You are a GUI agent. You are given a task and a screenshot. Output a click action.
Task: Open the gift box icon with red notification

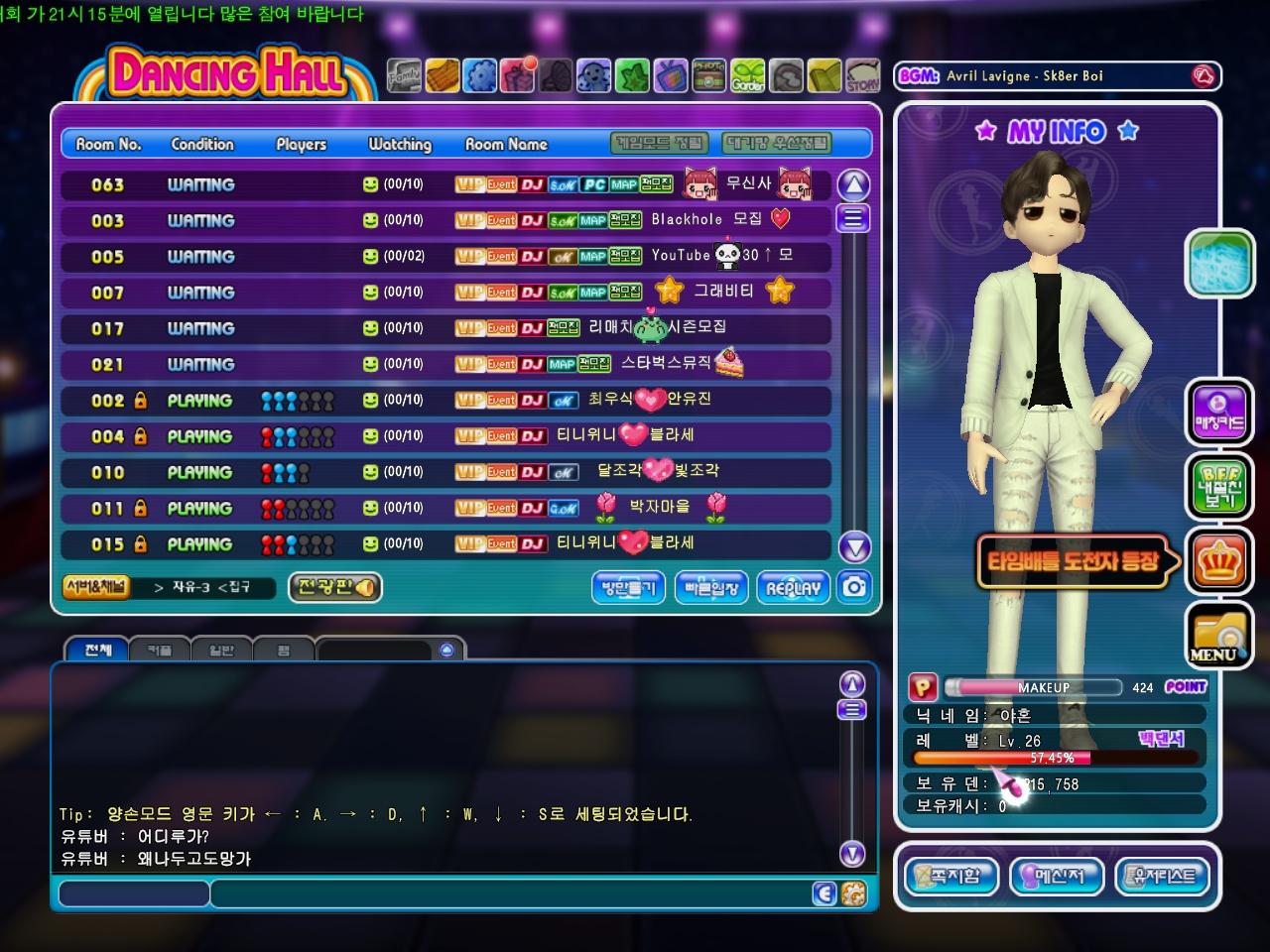[518, 75]
